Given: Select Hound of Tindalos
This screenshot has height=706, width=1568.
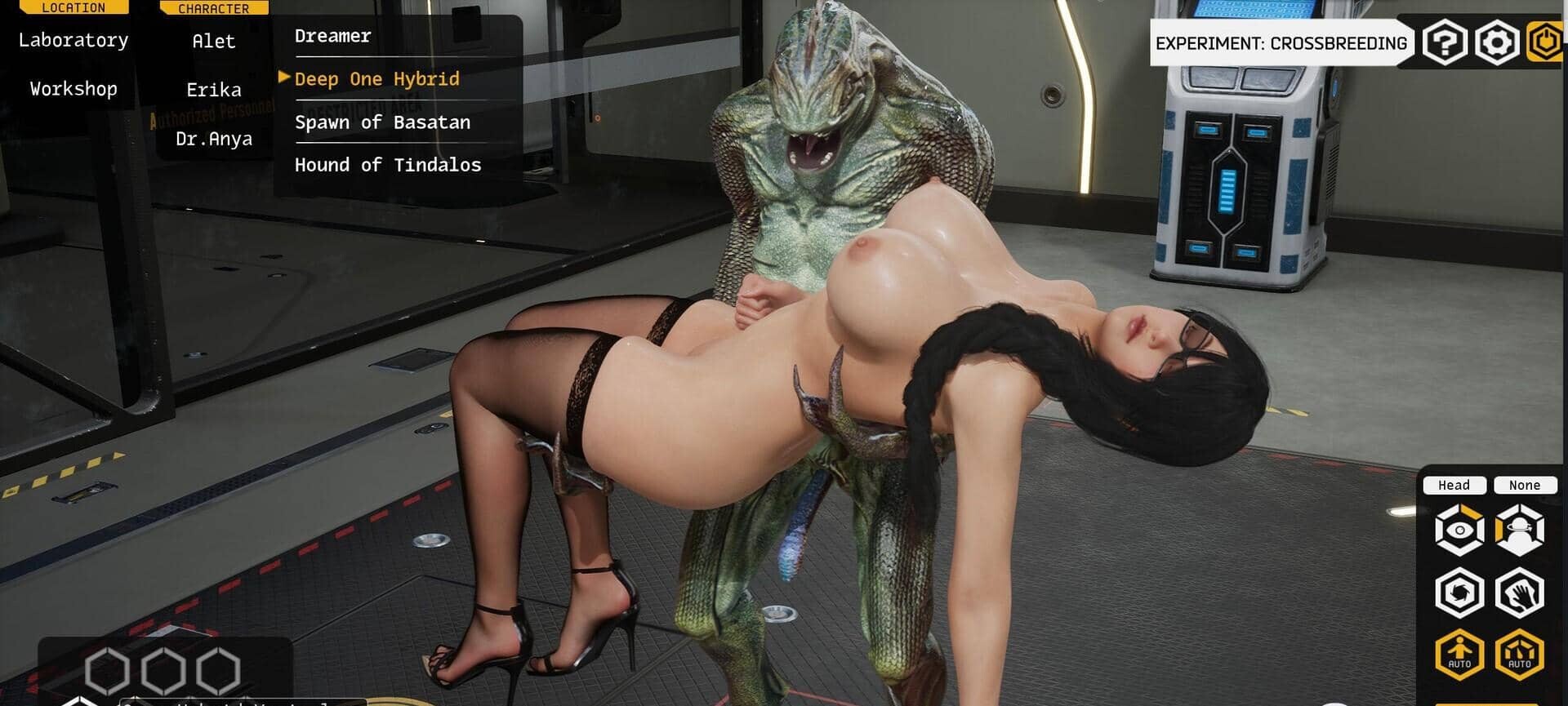Looking at the screenshot, I should pyautogui.click(x=388, y=165).
